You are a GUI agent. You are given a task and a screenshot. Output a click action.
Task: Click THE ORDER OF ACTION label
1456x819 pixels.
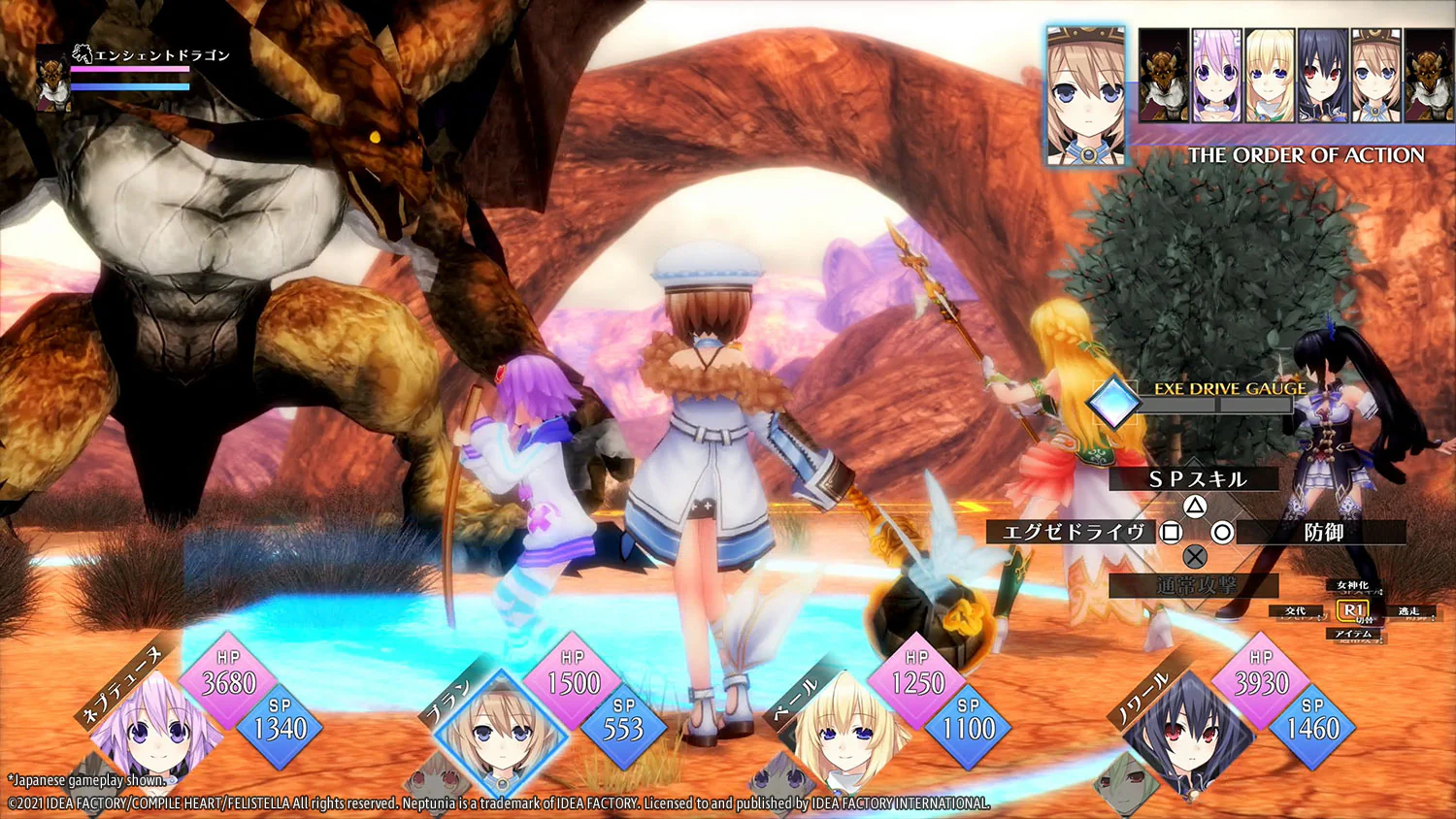[x=1307, y=155]
